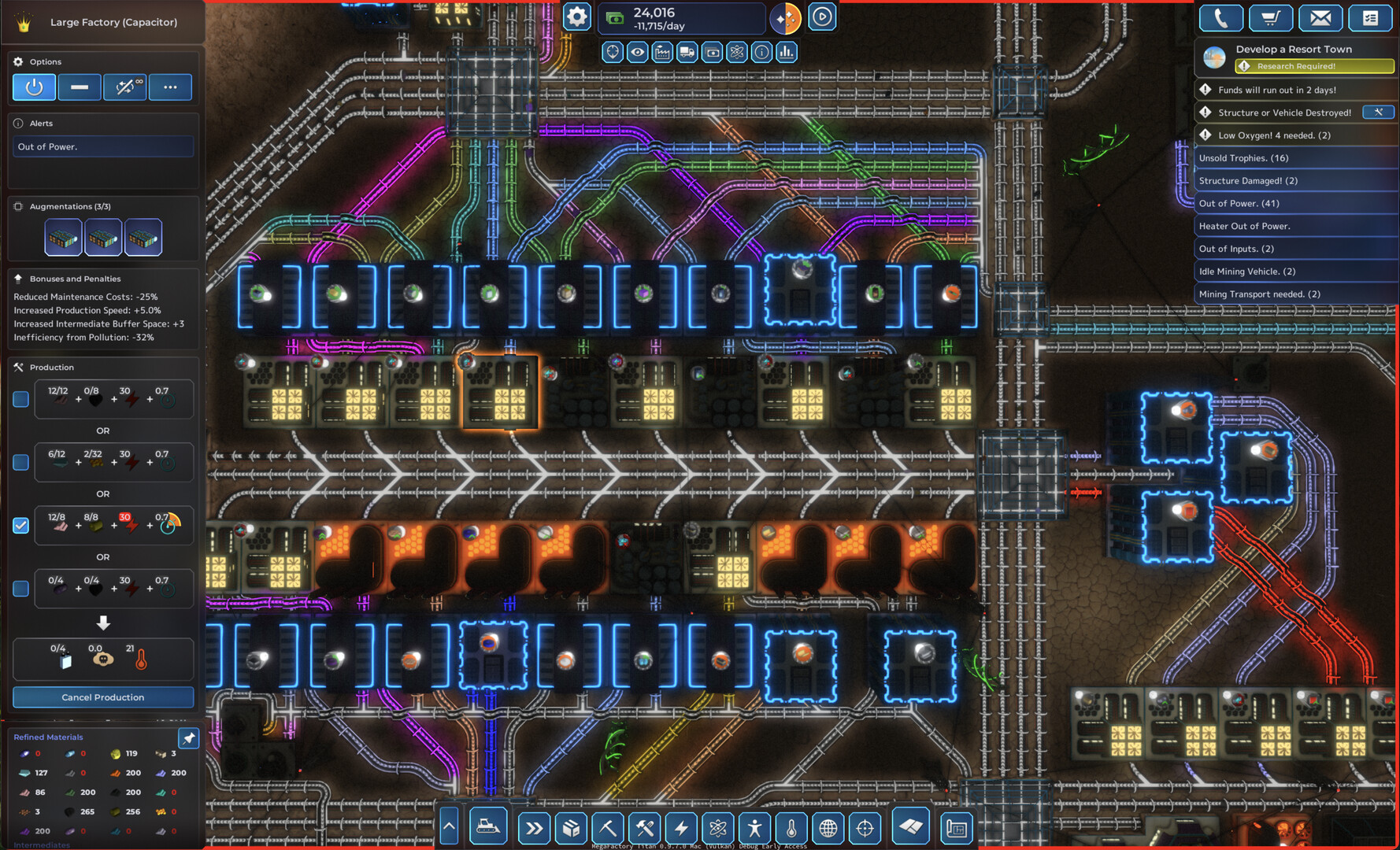Open the three-dots more options button

[x=170, y=87]
